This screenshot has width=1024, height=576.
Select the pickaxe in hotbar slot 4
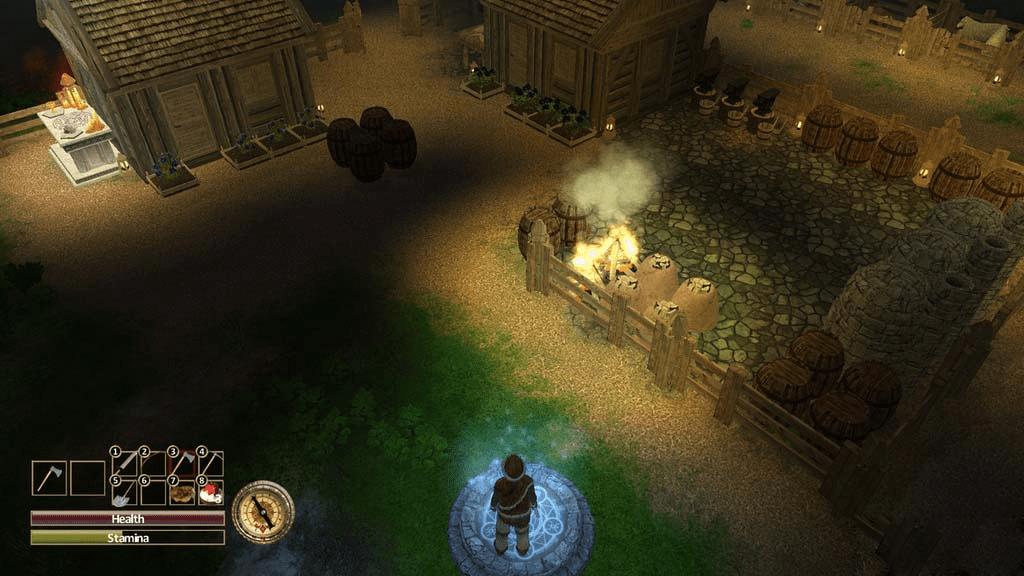[211, 463]
